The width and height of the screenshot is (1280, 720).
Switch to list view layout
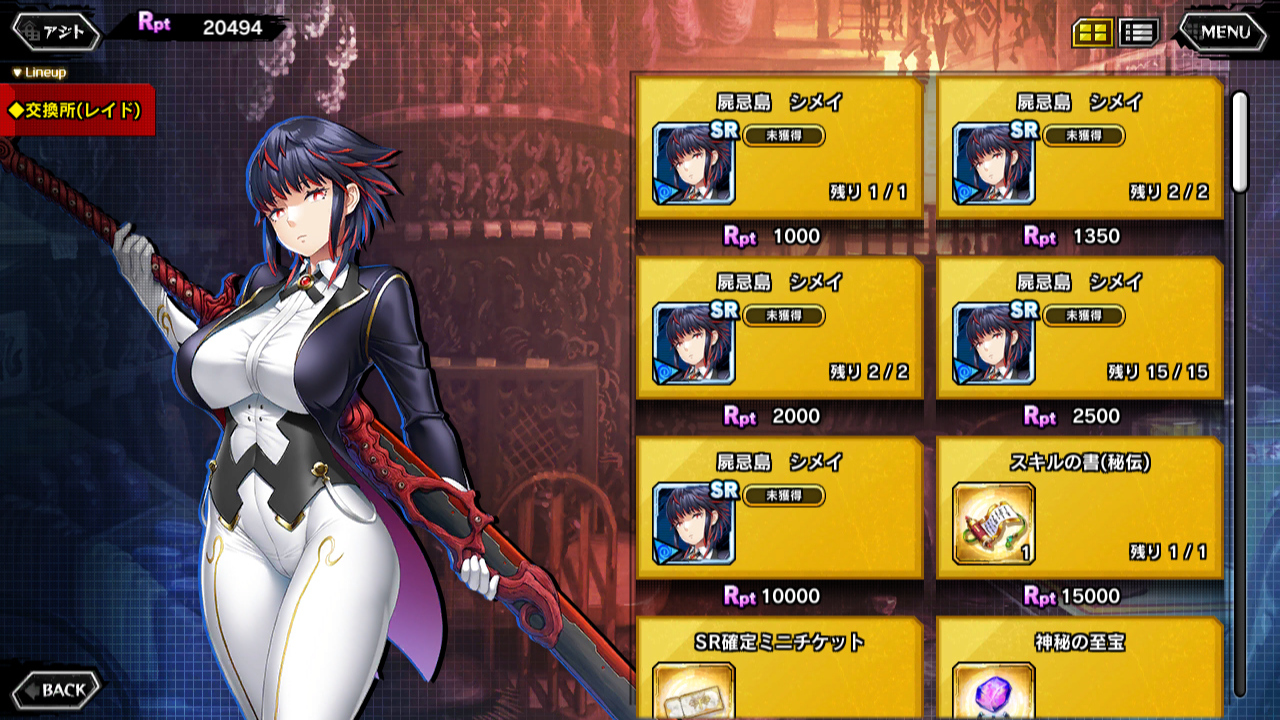click(x=1138, y=32)
